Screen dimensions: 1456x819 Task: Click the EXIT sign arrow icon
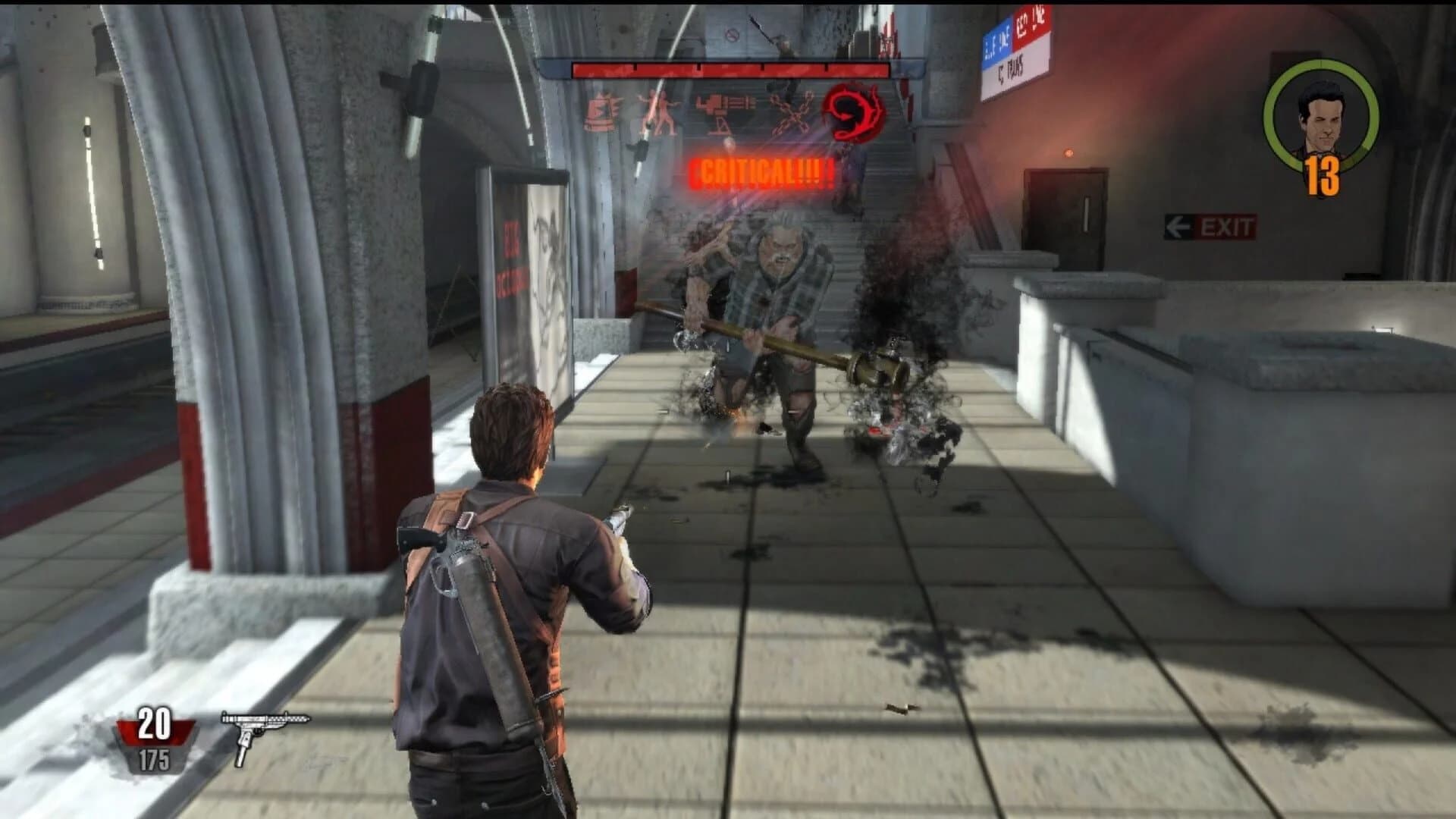click(x=1178, y=224)
